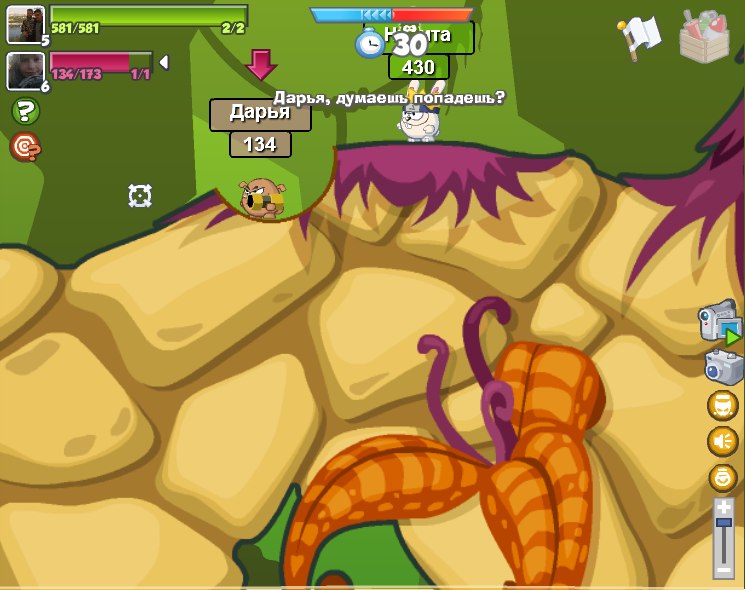The width and height of the screenshot is (745, 590).
Task: Click the white crosshair center-view icon
Action: (x=140, y=196)
